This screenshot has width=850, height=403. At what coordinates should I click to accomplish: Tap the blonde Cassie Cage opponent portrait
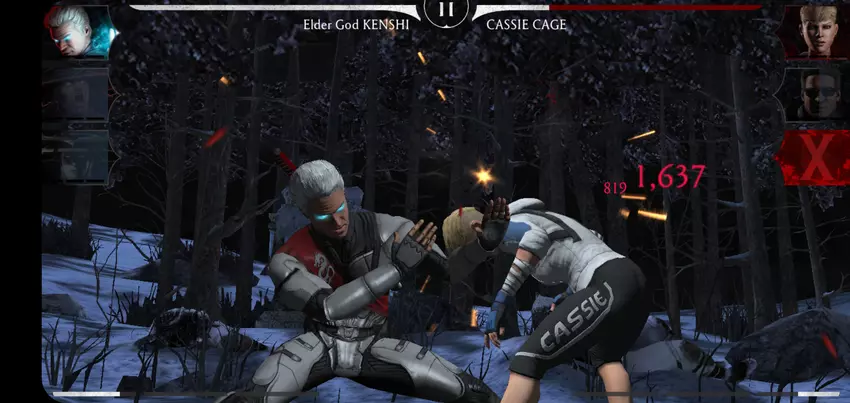click(x=812, y=31)
